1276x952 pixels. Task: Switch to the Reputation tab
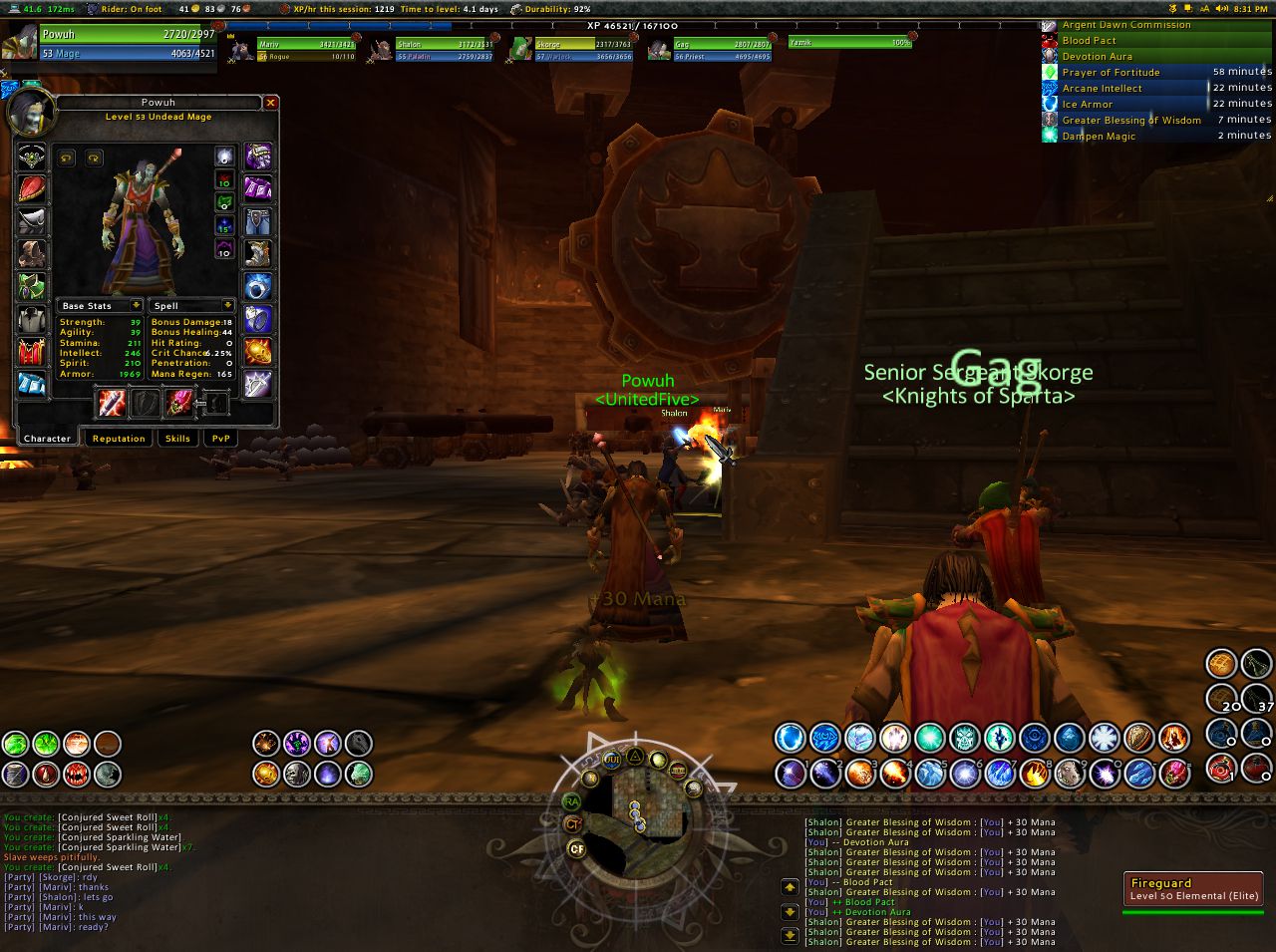[x=119, y=438]
